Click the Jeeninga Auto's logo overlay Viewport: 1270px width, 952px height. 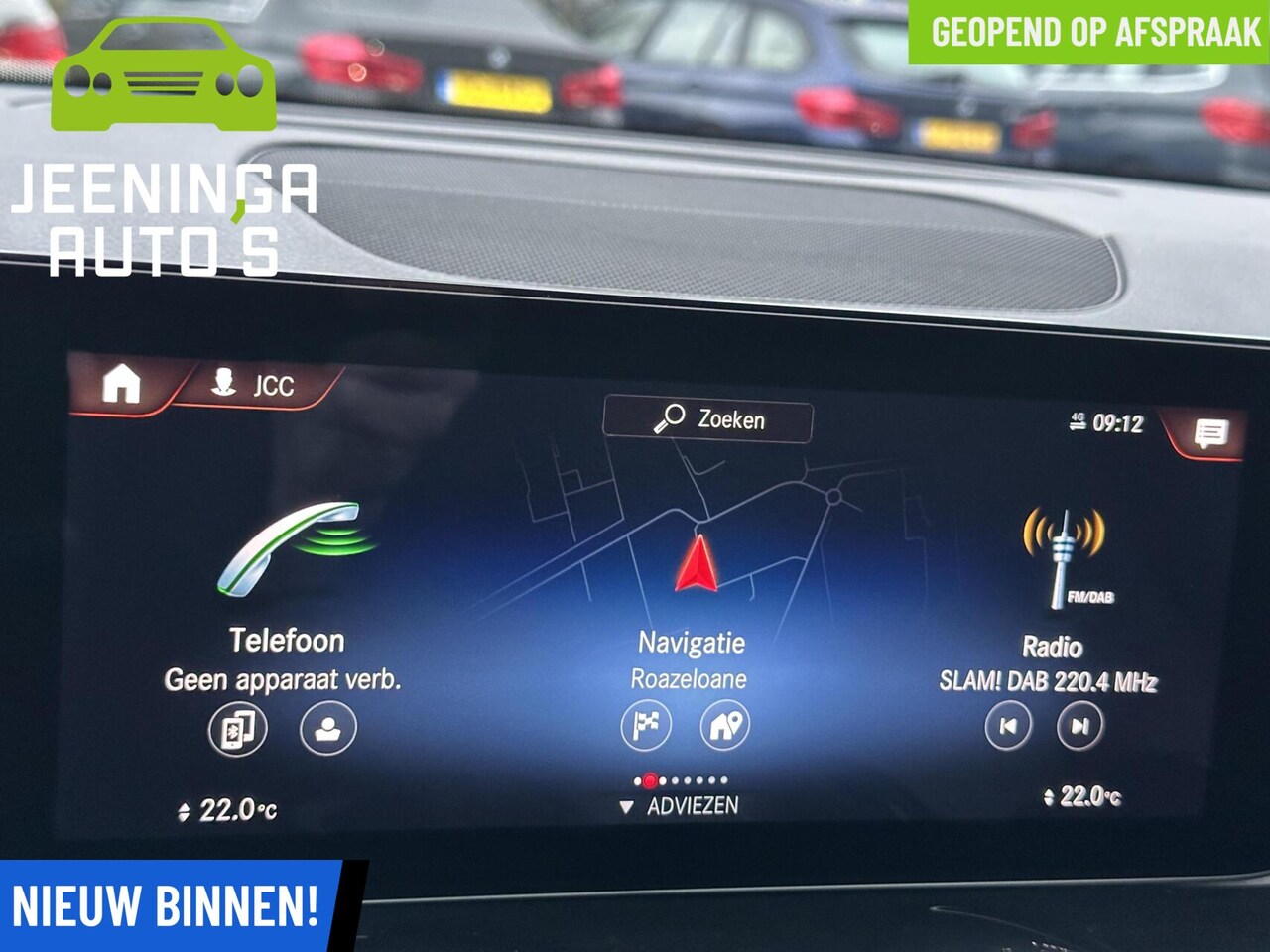click(164, 149)
